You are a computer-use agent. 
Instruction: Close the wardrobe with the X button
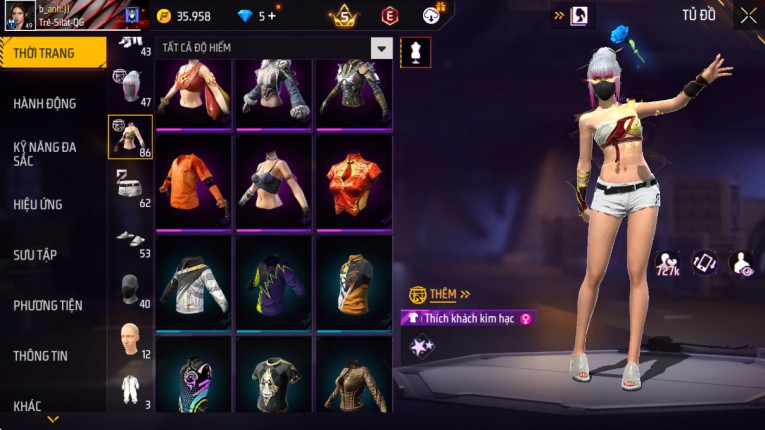pos(748,15)
